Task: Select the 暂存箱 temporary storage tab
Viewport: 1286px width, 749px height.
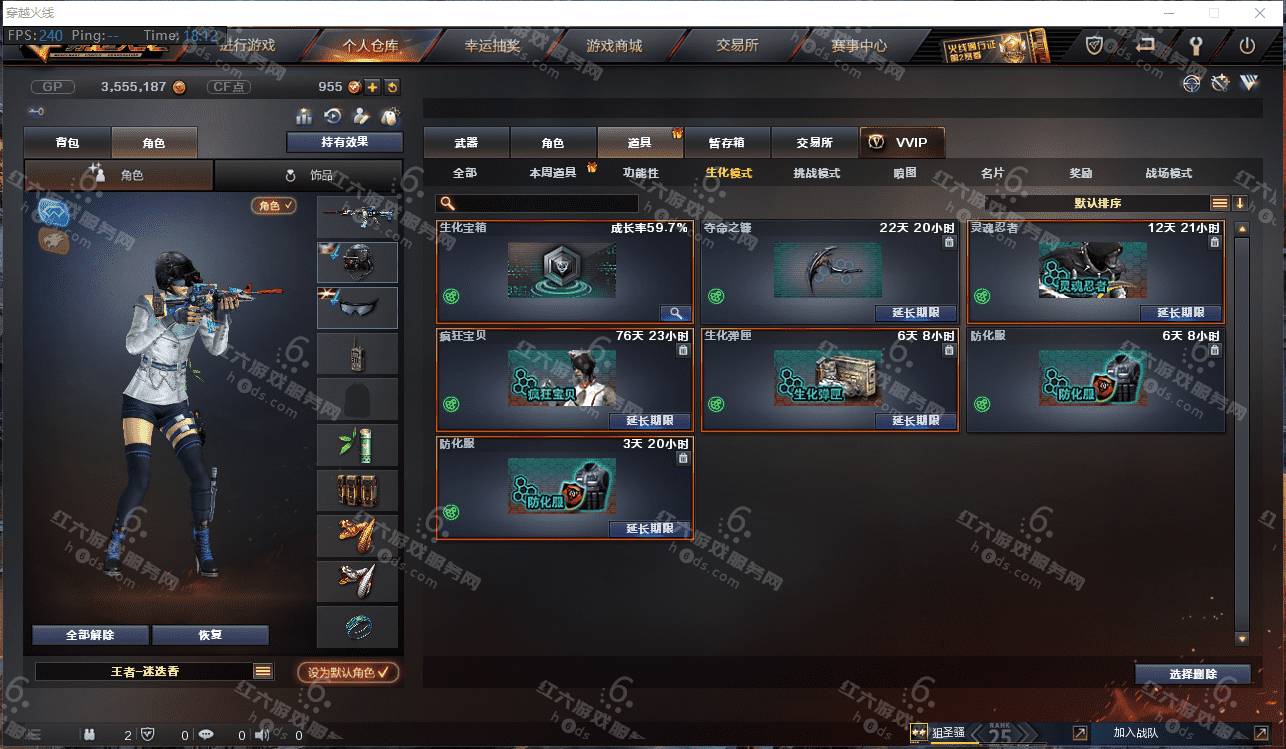Action: [x=726, y=143]
